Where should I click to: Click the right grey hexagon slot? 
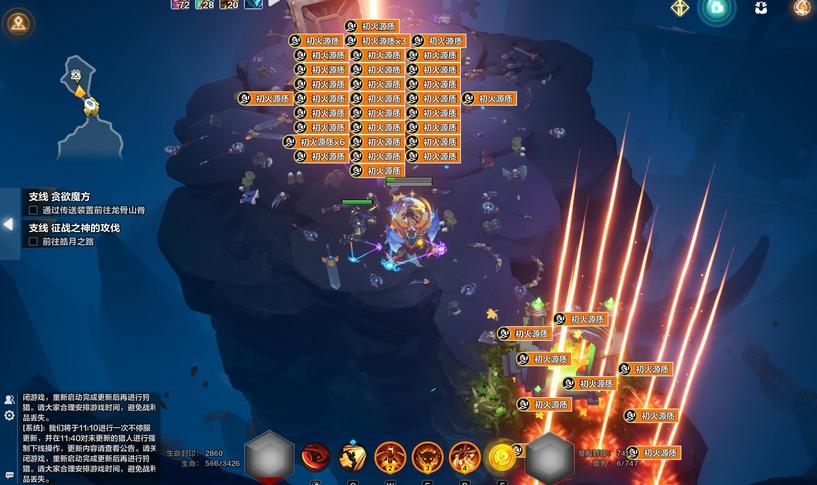tap(549, 457)
